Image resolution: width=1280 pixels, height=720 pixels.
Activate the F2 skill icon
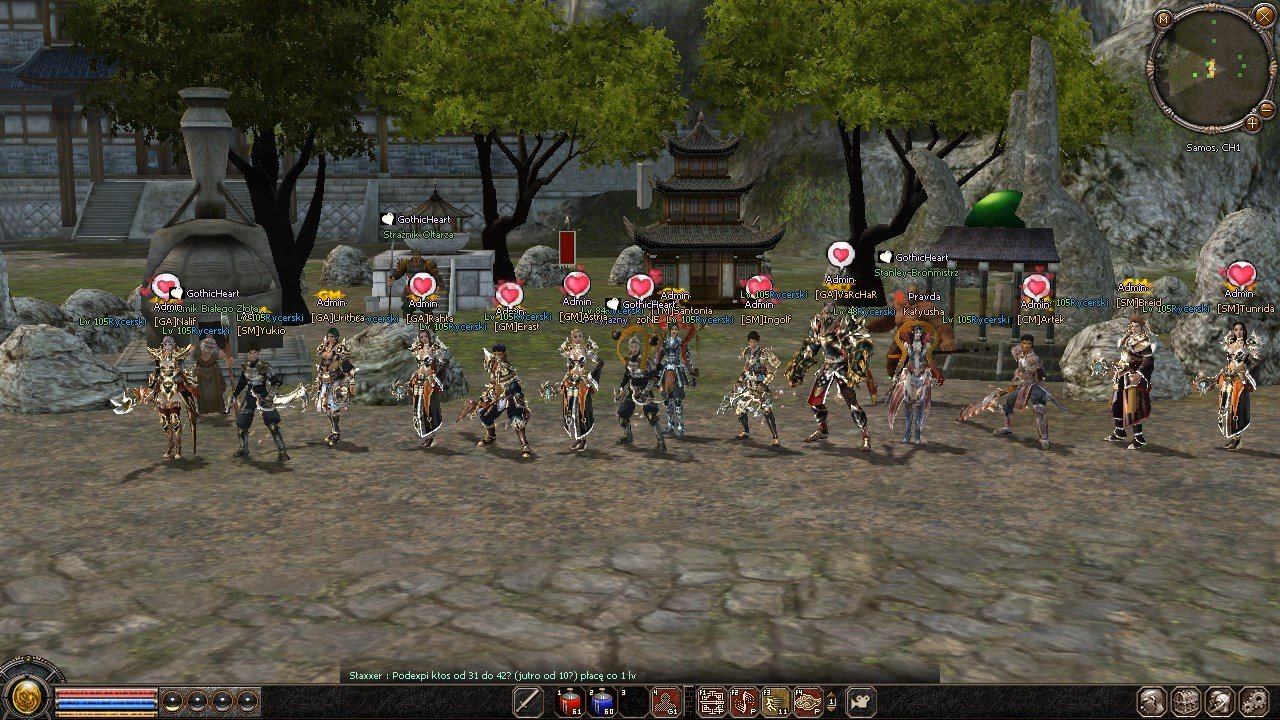pos(743,702)
